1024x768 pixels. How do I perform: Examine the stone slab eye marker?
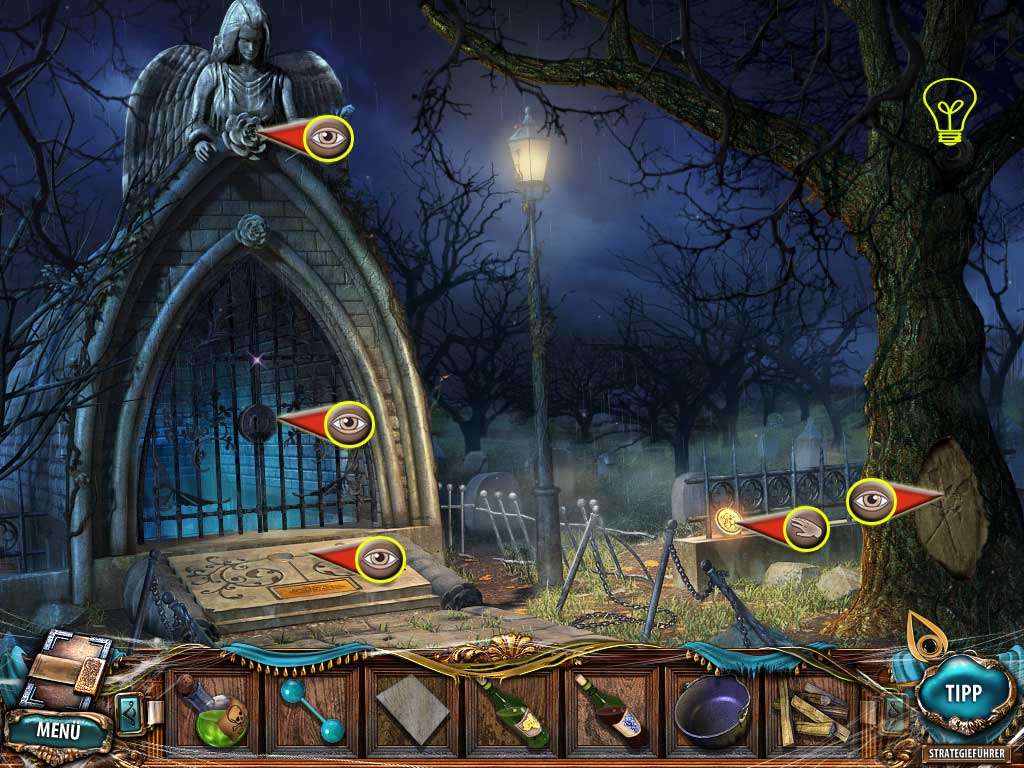tap(379, 557)
